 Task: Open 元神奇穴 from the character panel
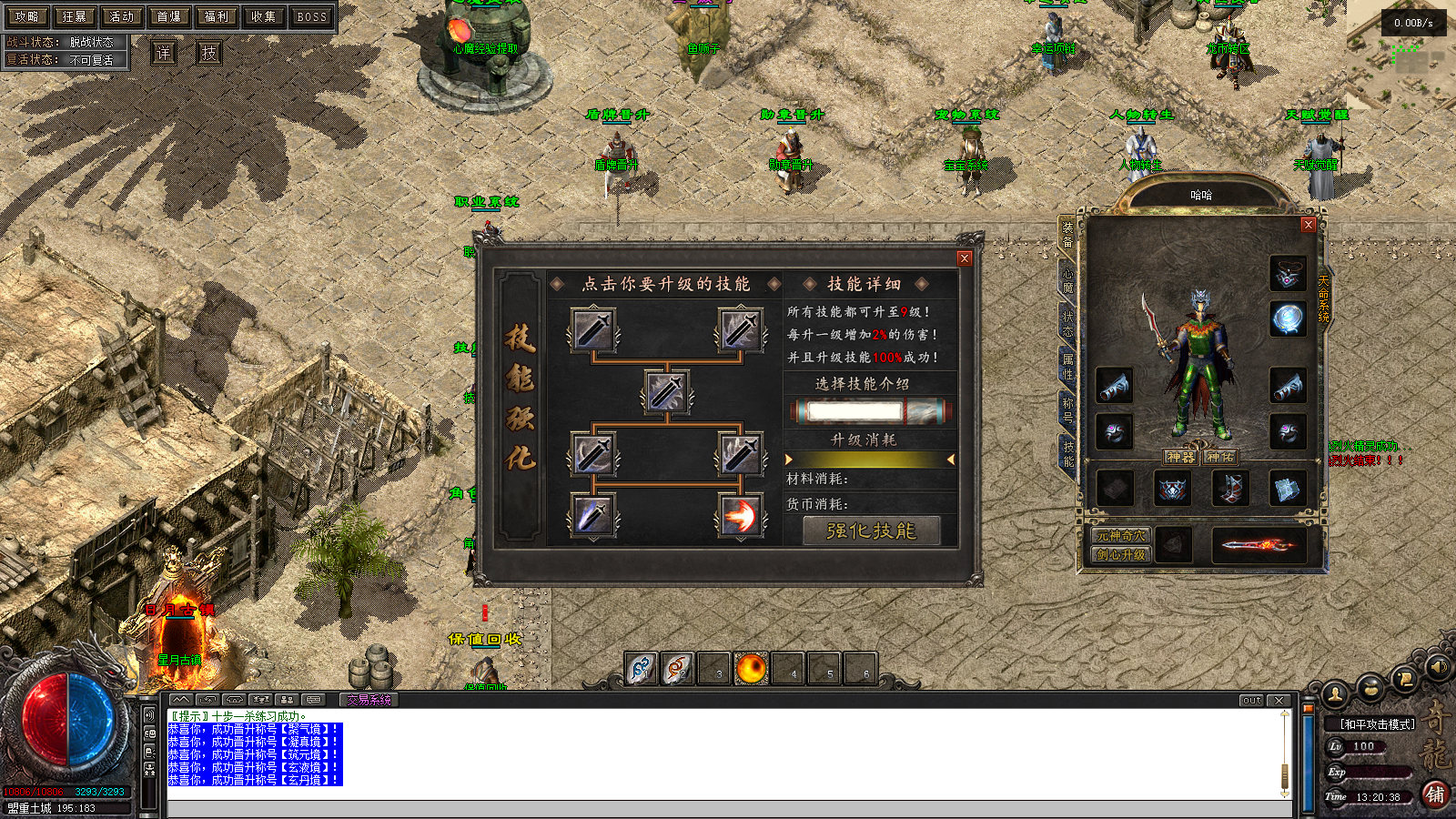coord(1121,536)
